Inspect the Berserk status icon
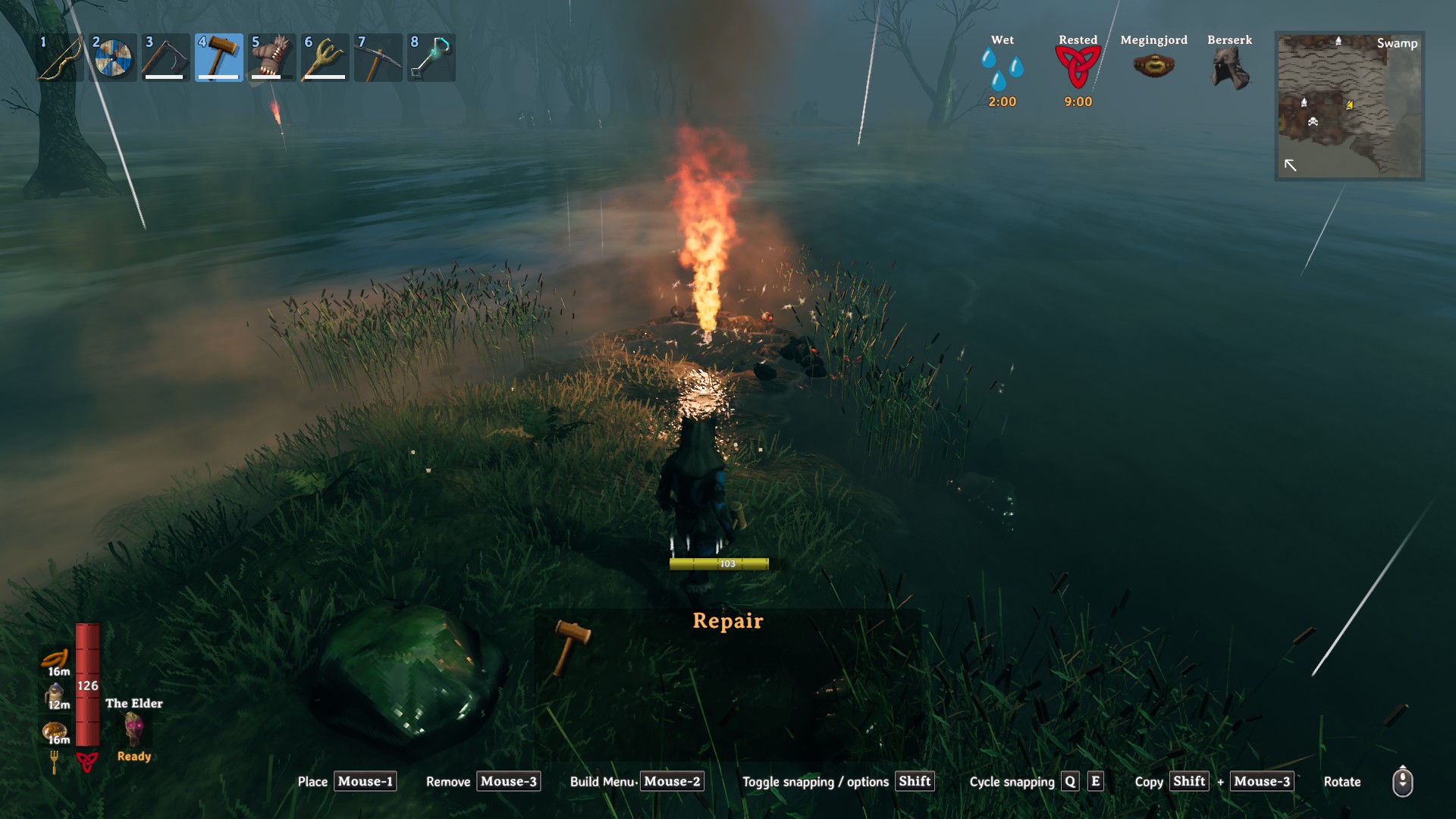The image size is (1456, 819). 1229,68
